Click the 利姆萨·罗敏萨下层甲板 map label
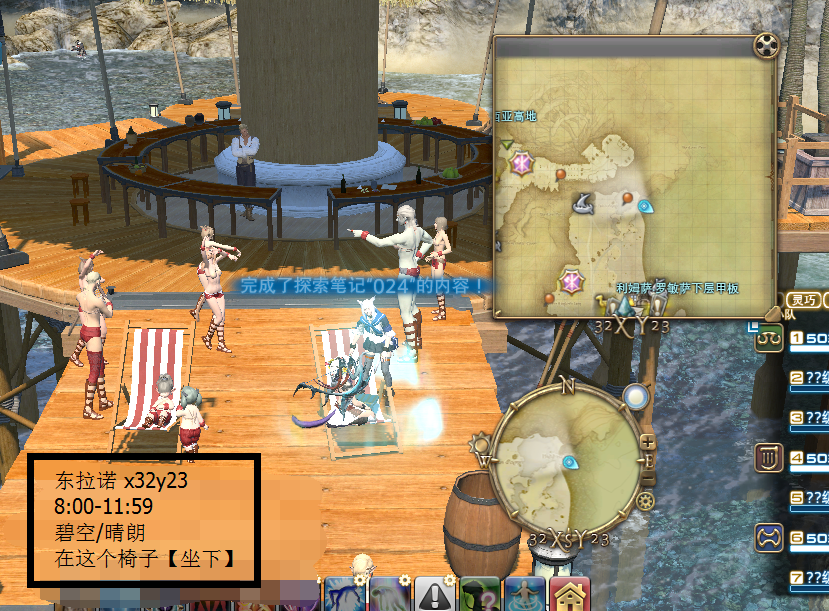 677,288
